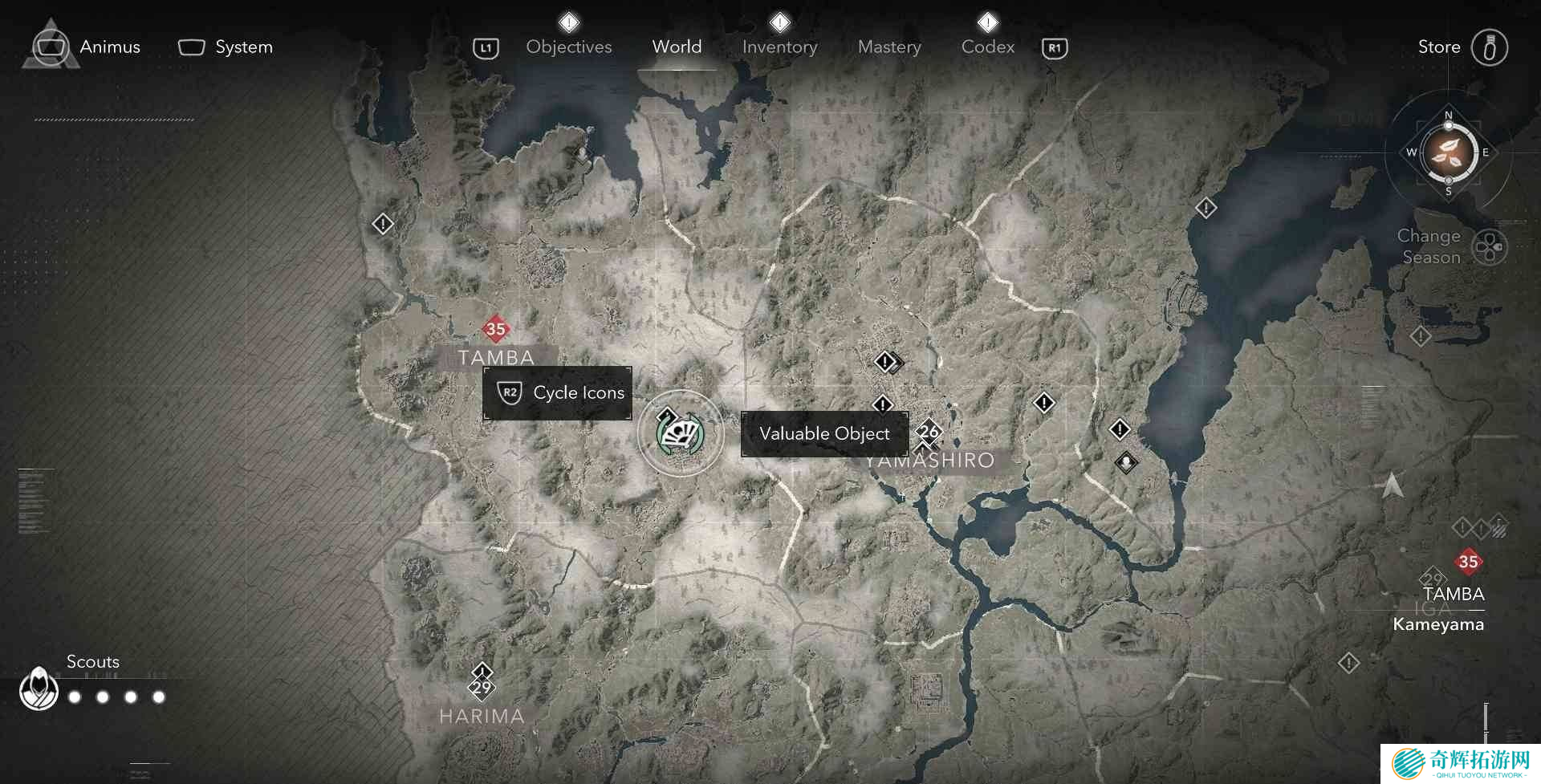Select the level 29 Harima marker
The image size is (1541, 784).
point(482,687)
